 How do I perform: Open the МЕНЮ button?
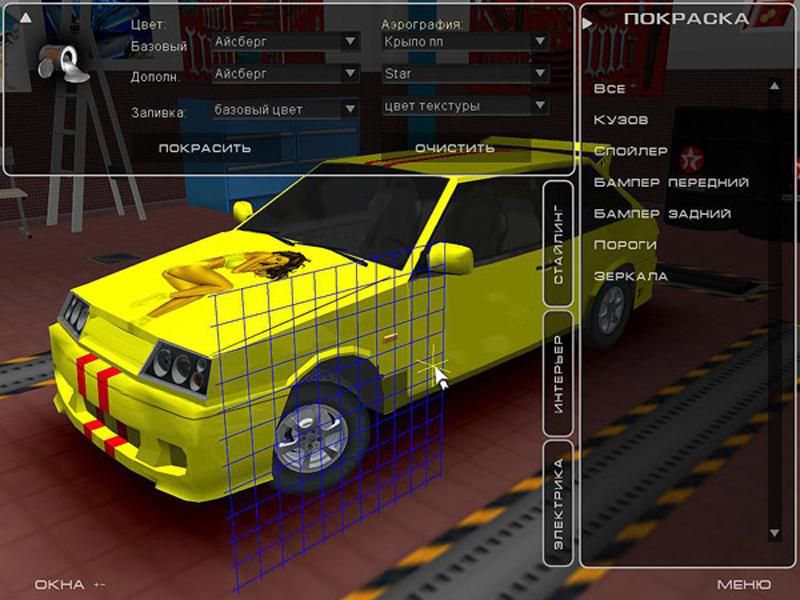coord(743,584)
